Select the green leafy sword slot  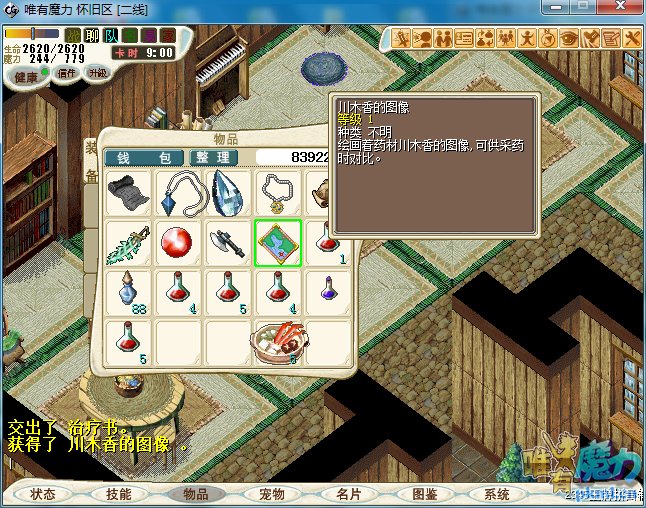[128, 243]
